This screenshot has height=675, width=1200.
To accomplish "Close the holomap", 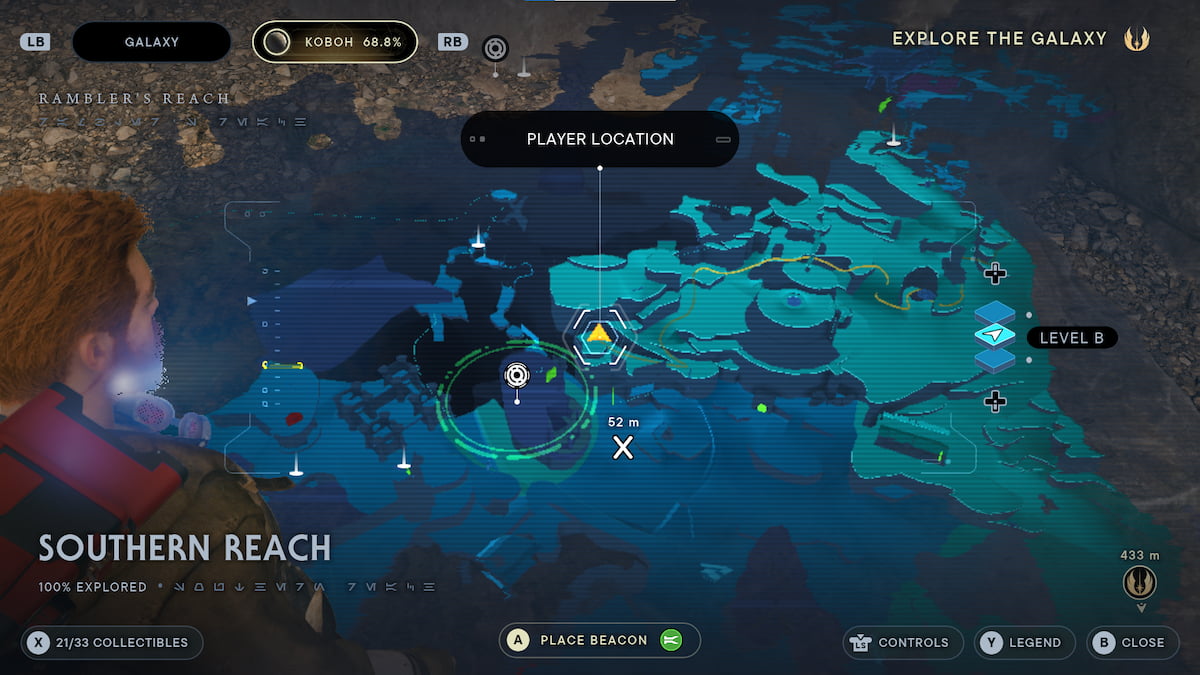I will [1131, 642].
